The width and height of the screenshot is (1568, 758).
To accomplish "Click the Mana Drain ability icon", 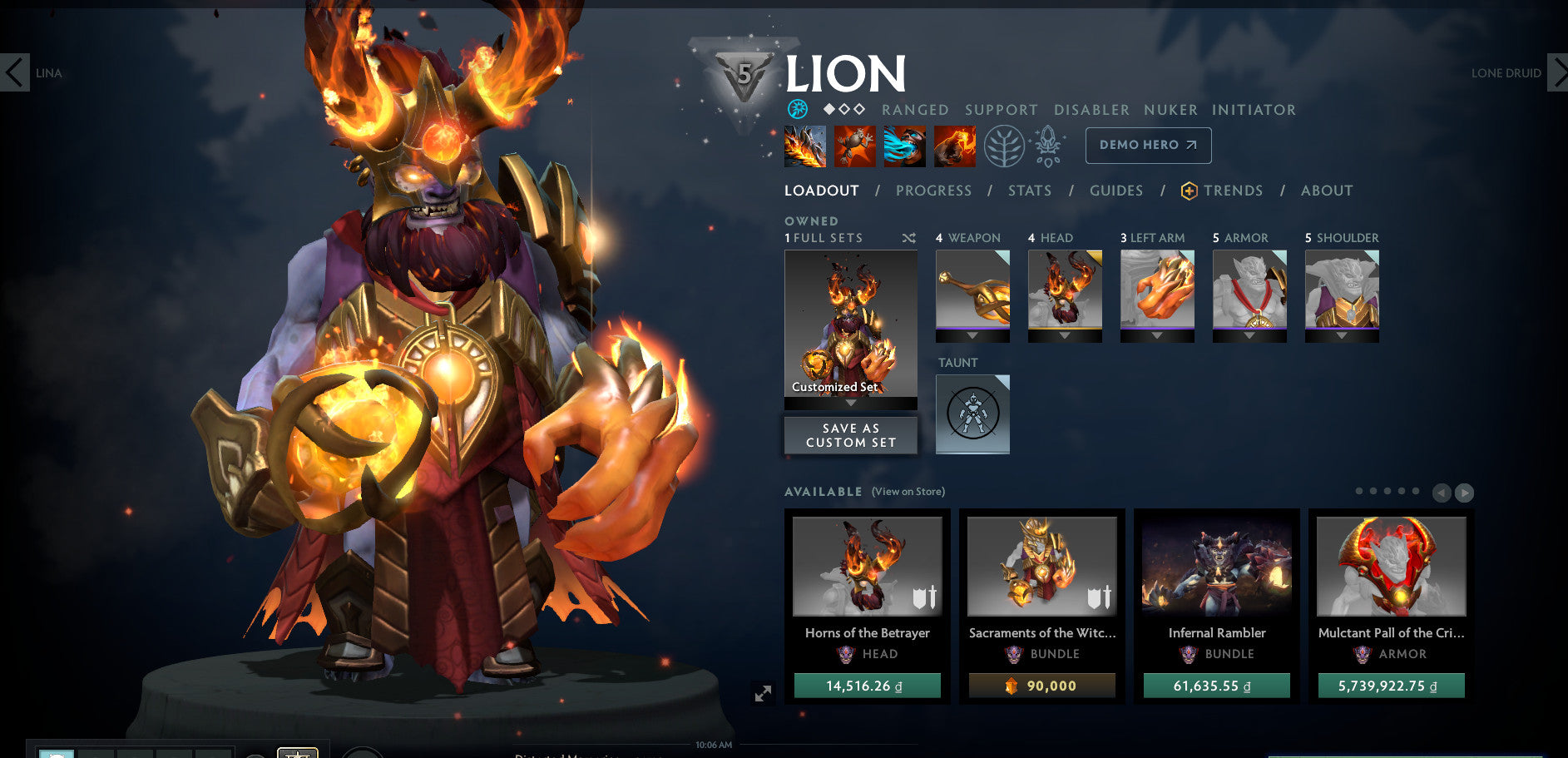I will tap(903, 146).
